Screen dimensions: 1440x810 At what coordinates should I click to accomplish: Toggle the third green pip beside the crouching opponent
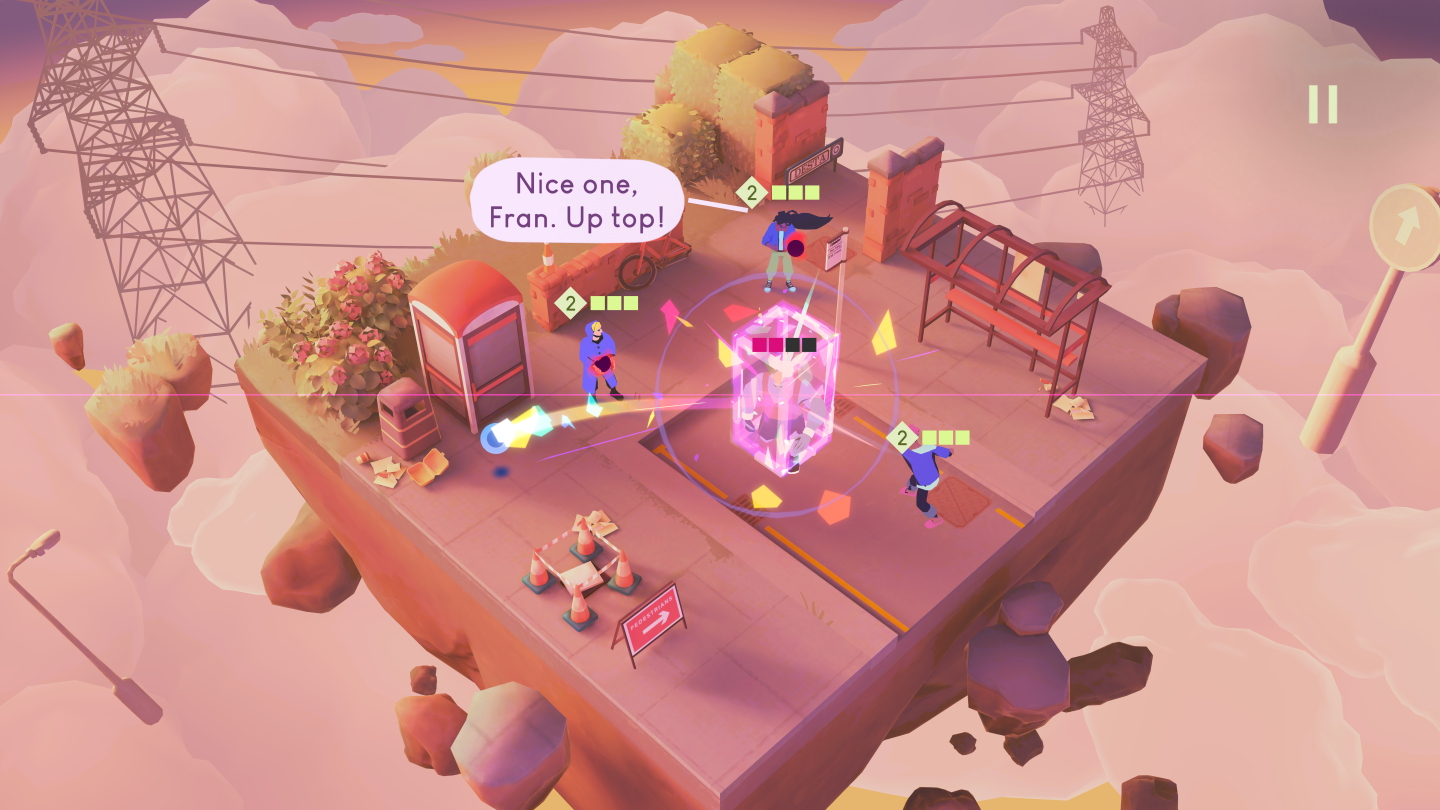963,437
